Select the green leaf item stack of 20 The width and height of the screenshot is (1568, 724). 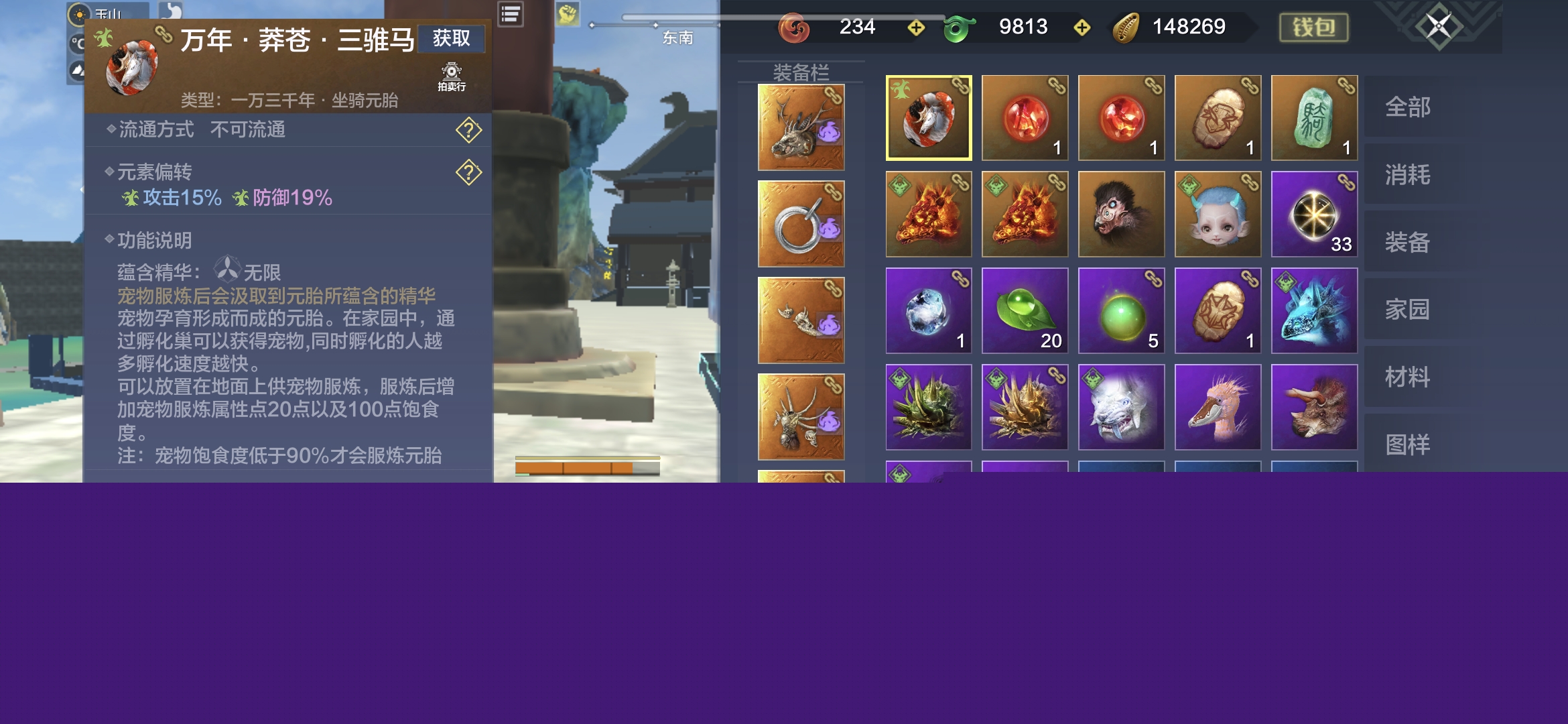1025,310
